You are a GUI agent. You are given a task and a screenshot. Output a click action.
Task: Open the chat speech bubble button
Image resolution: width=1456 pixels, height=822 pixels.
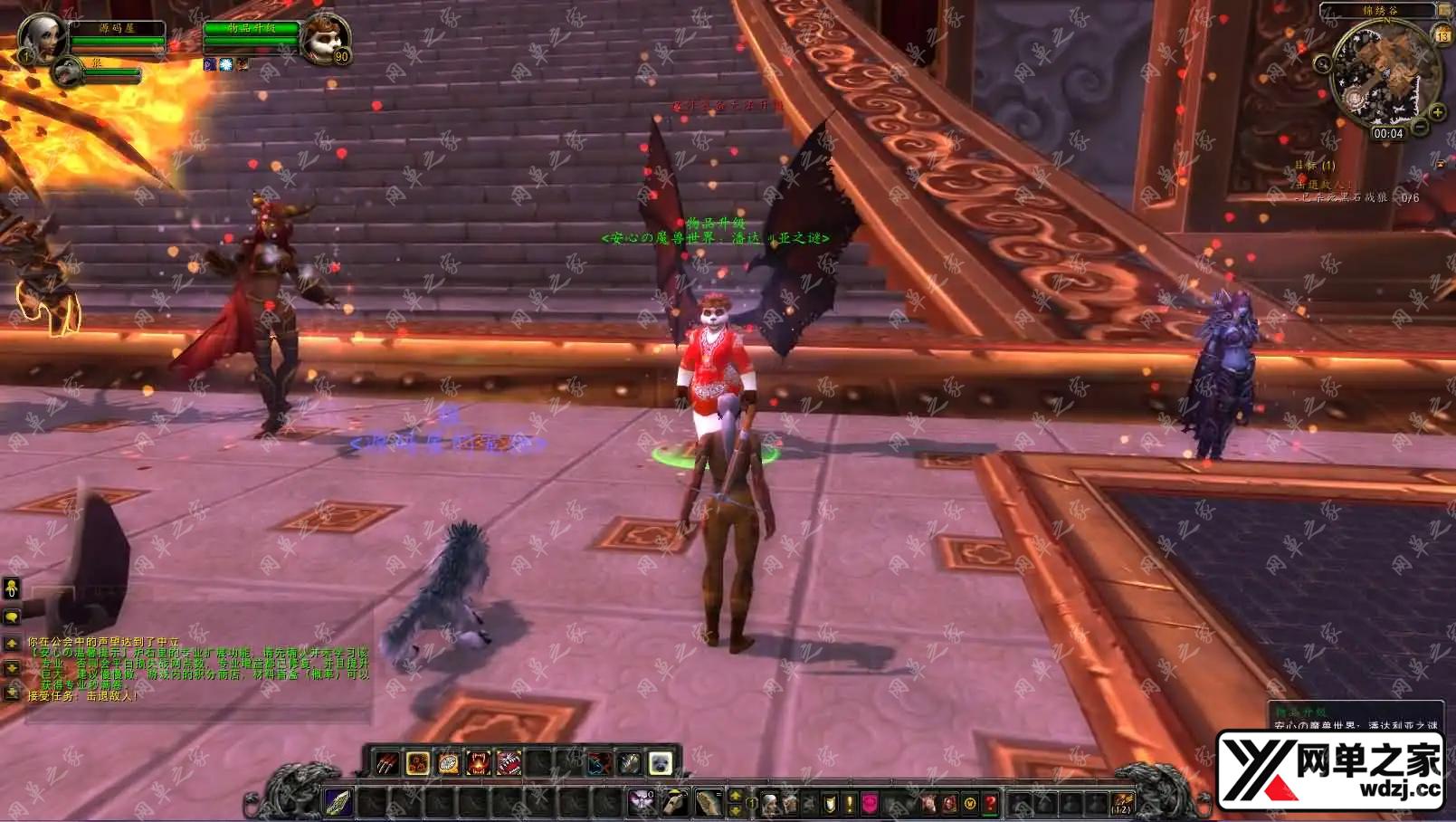12,617
